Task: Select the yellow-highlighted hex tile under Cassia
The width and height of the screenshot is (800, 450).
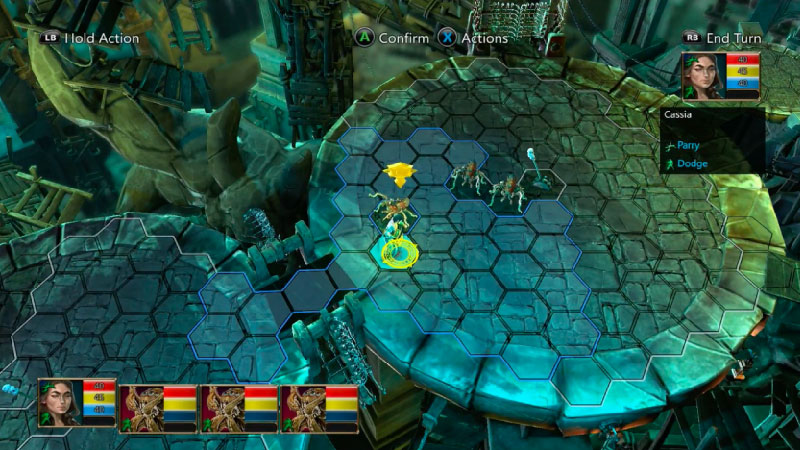Action: click(393, 251)
